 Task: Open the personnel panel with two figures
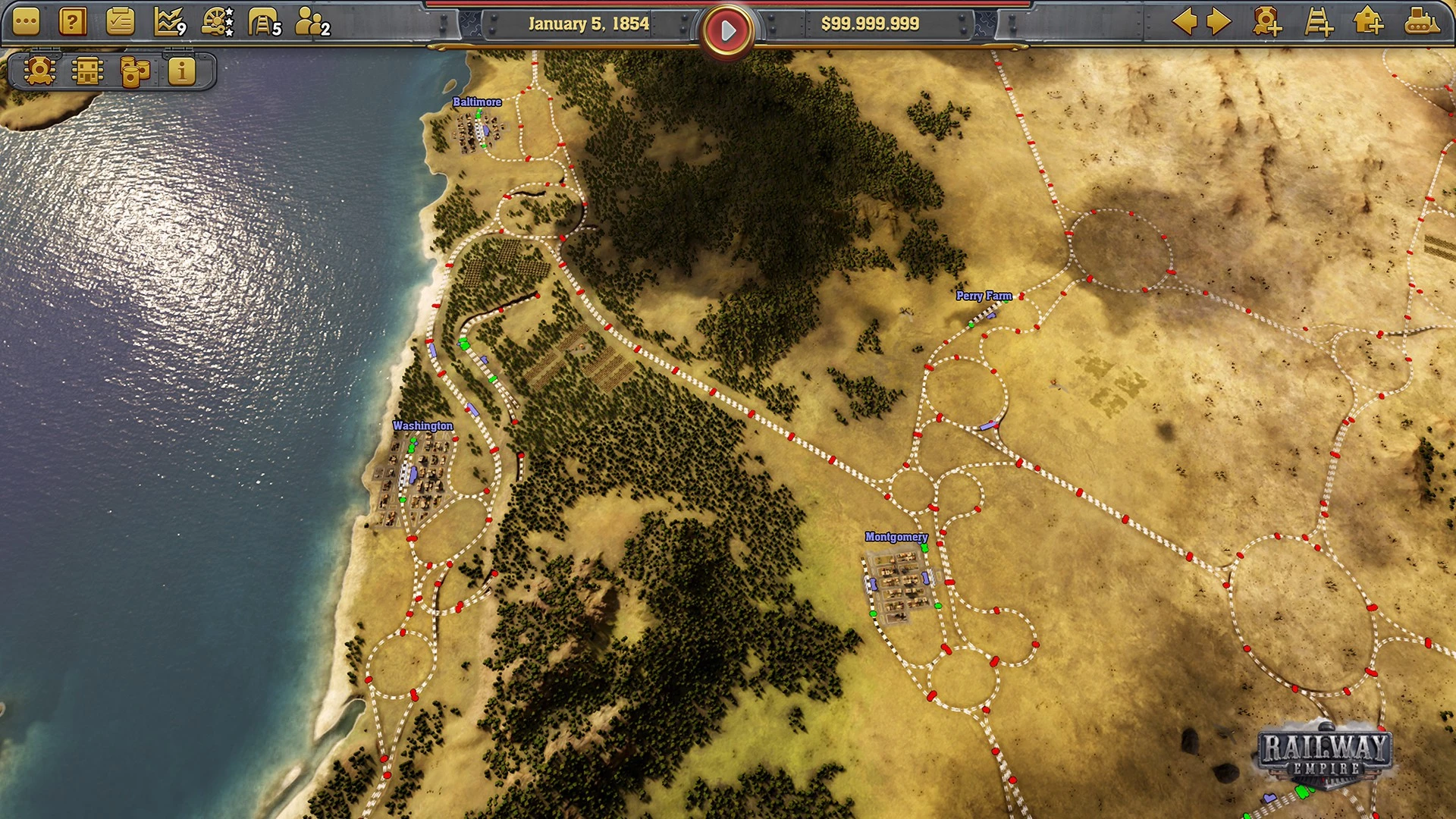click(x=311, y=23)
